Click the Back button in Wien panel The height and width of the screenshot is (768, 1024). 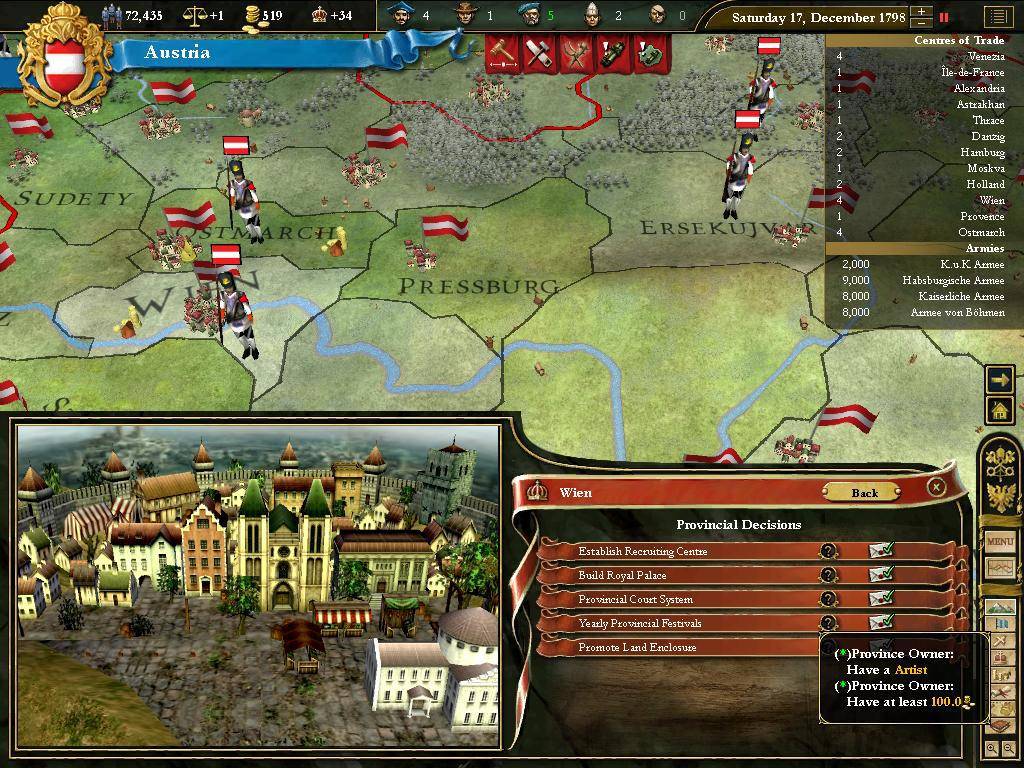click(x=864, y=492)
